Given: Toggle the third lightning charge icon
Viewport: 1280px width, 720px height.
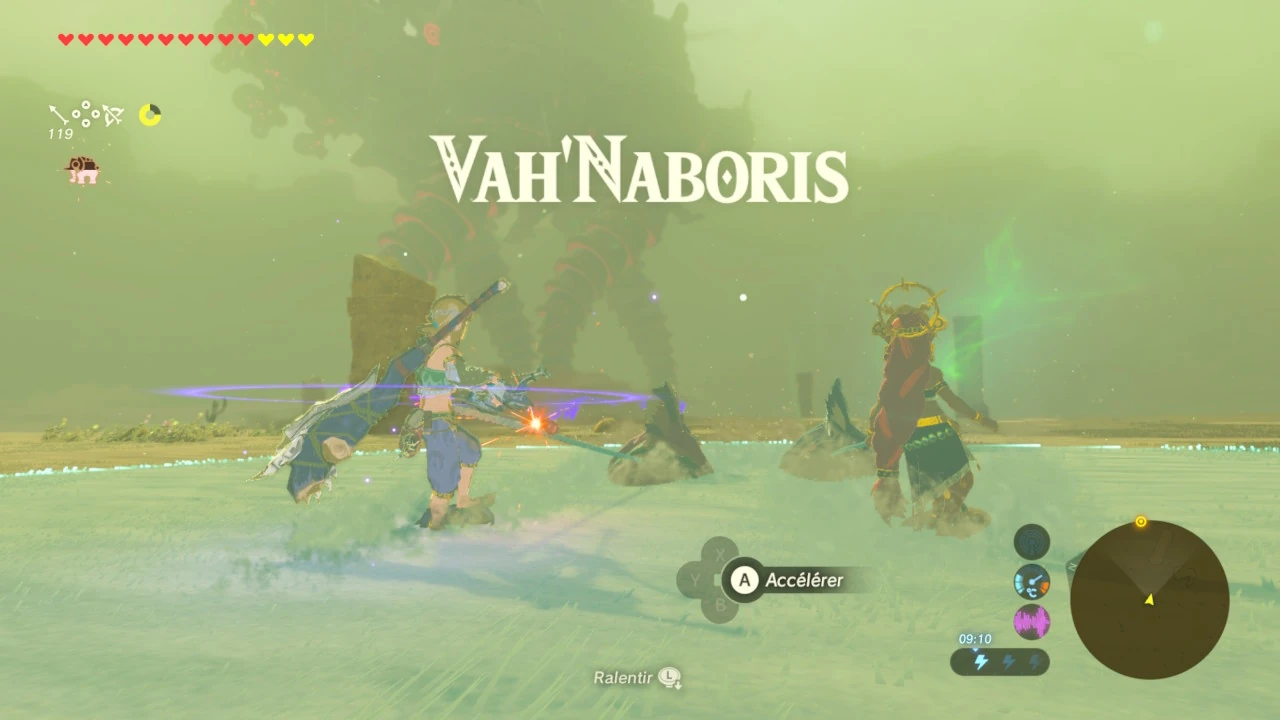Looking at the screenshot, I should pyautogui.click(x=1035, y=661).
